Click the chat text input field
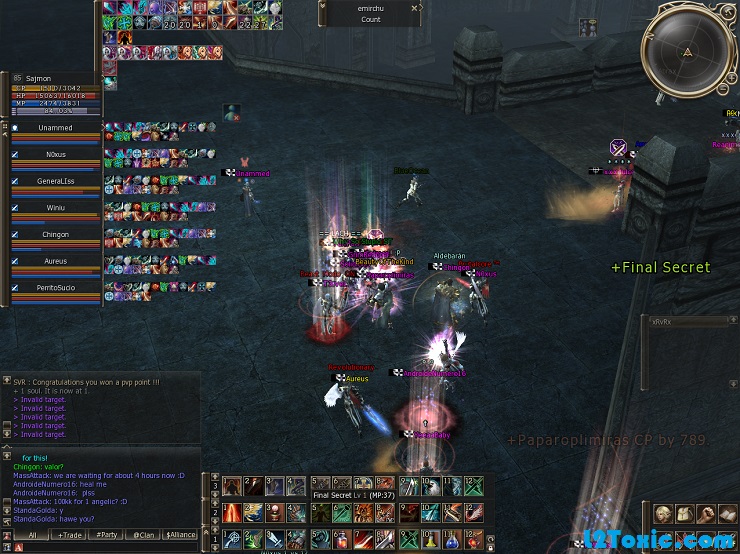 [x=110, y=548]
